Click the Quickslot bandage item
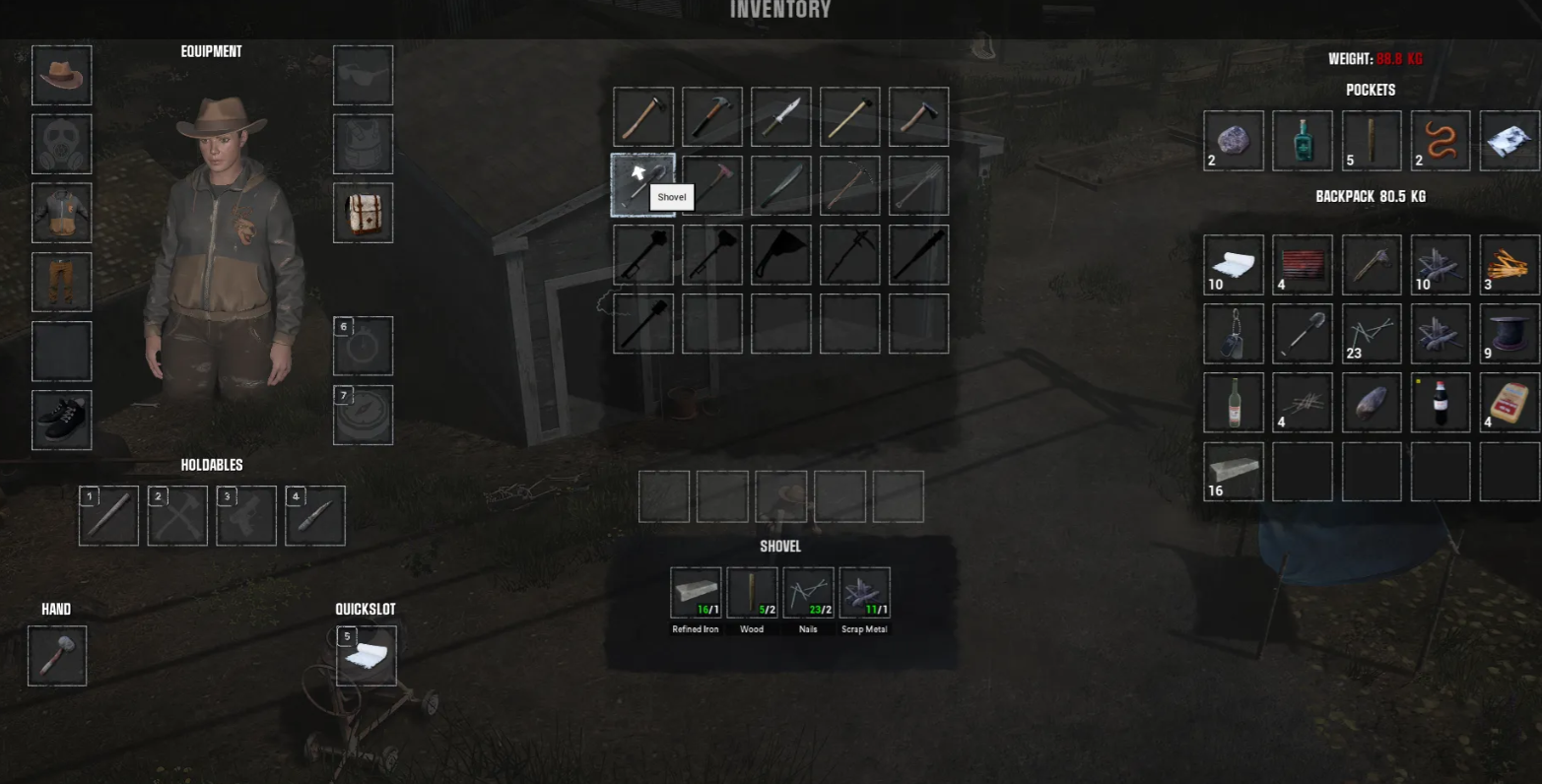The height and width of the screenshot is (784, 1542). [x=367, y=656]
